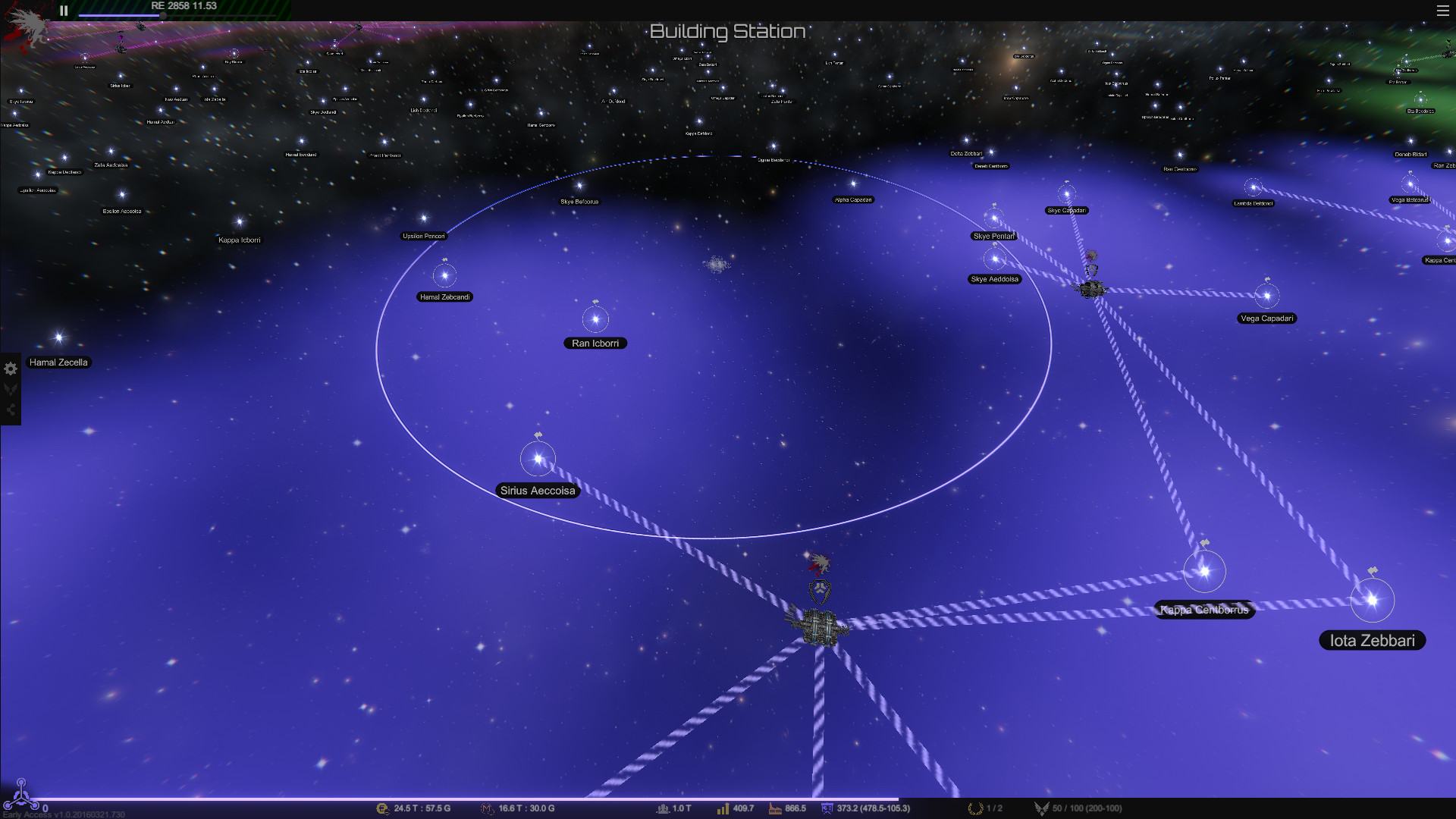This screenshot has height=819, width=1456.
Task: Open the ship designs icon
Action: click(11, 390)
